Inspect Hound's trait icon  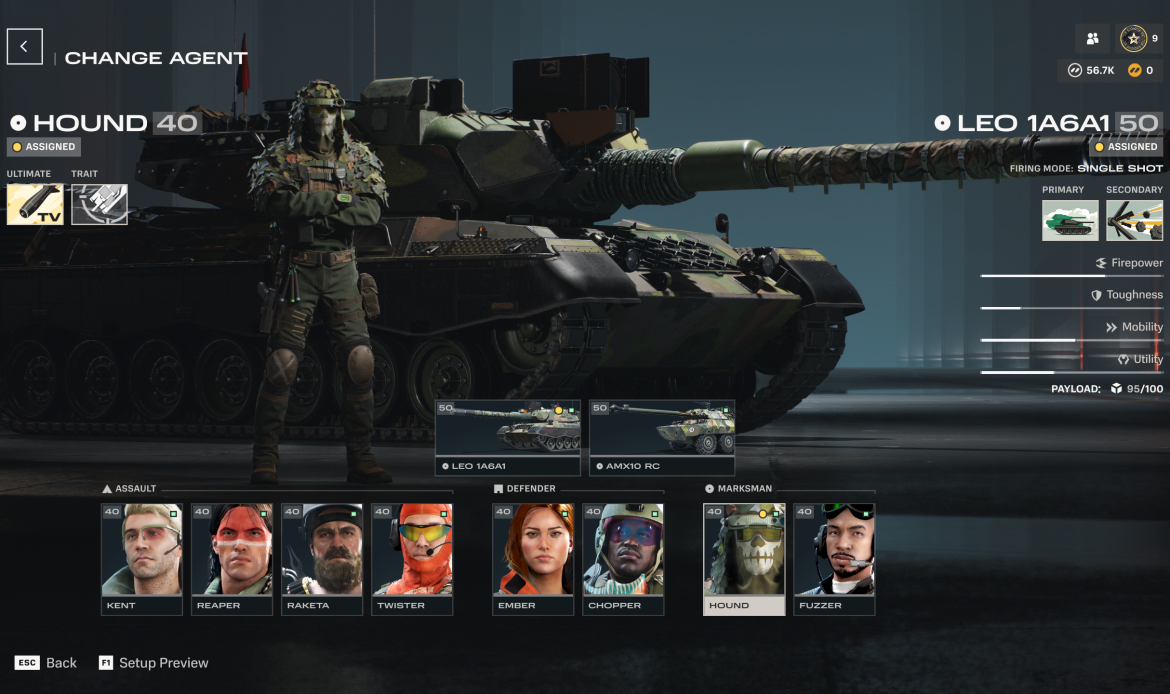(x=99, y=204)
